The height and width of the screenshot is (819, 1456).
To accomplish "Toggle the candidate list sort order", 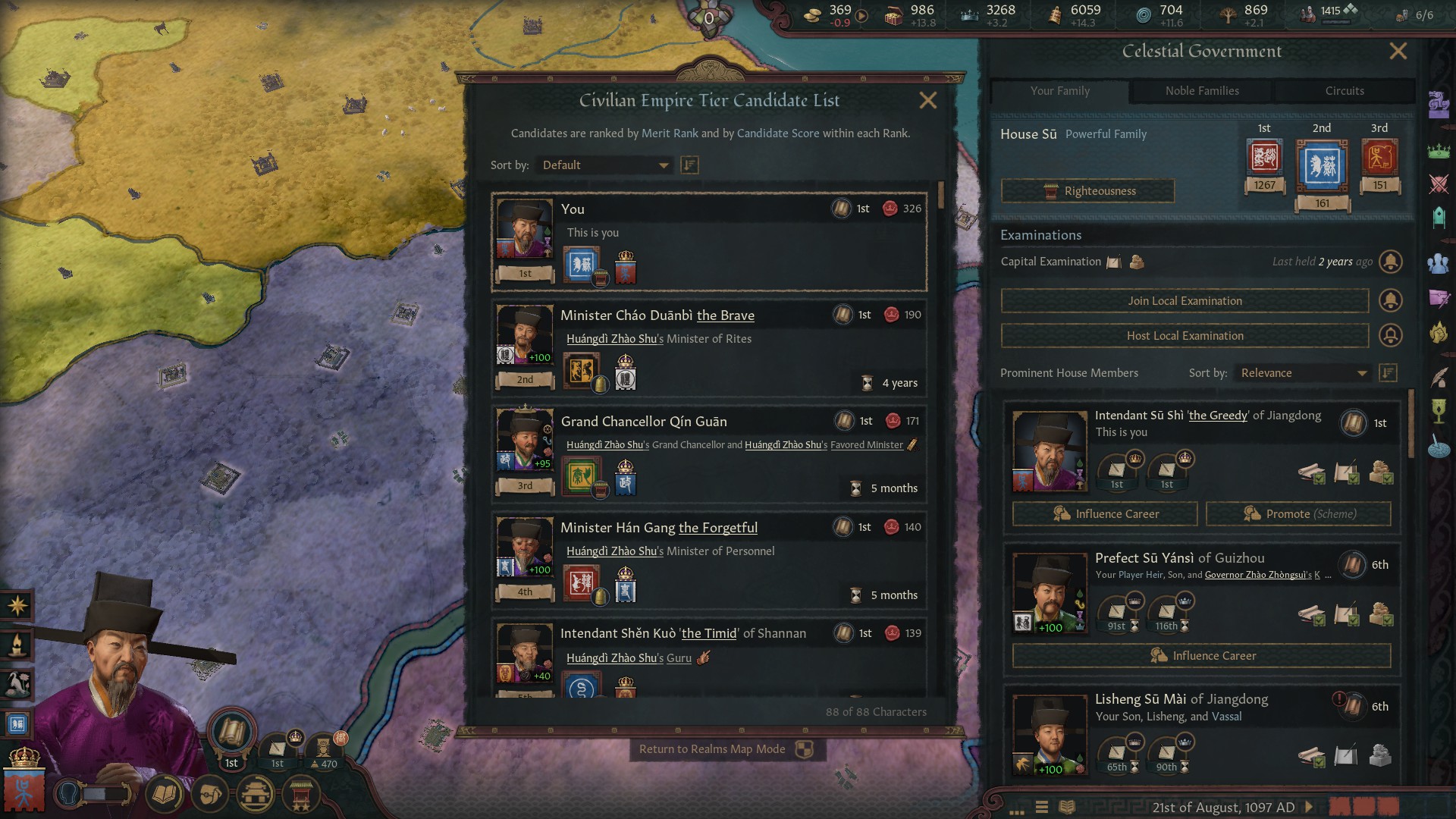I will click(689, 165).
